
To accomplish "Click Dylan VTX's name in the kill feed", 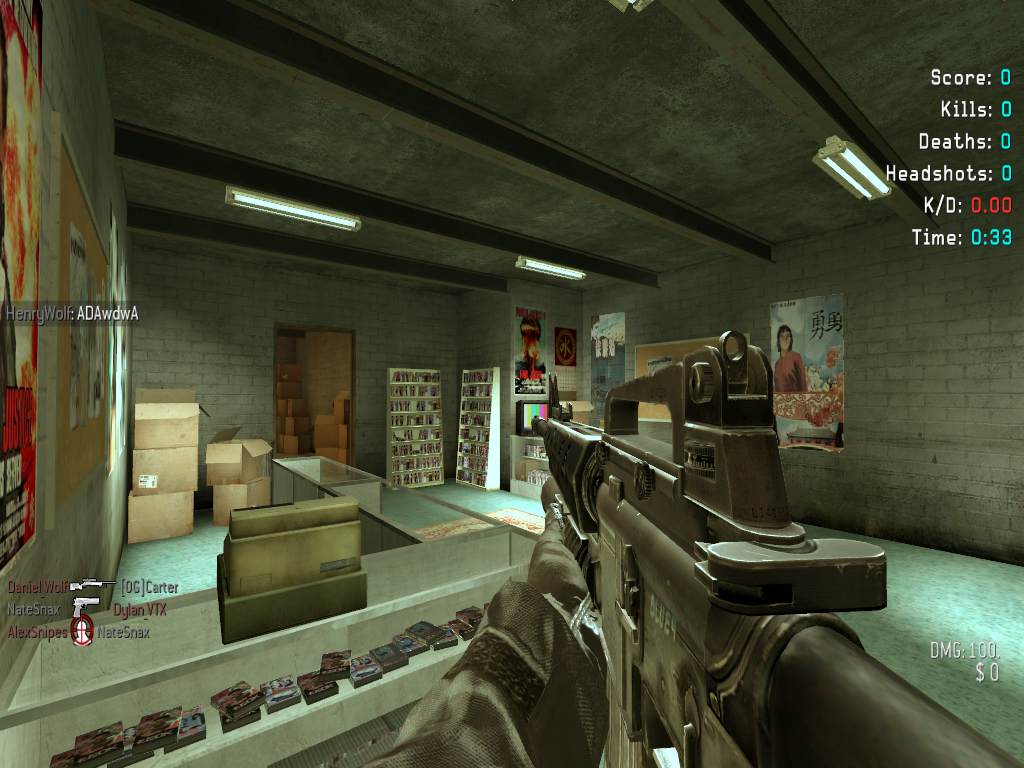I will (139, 609).
